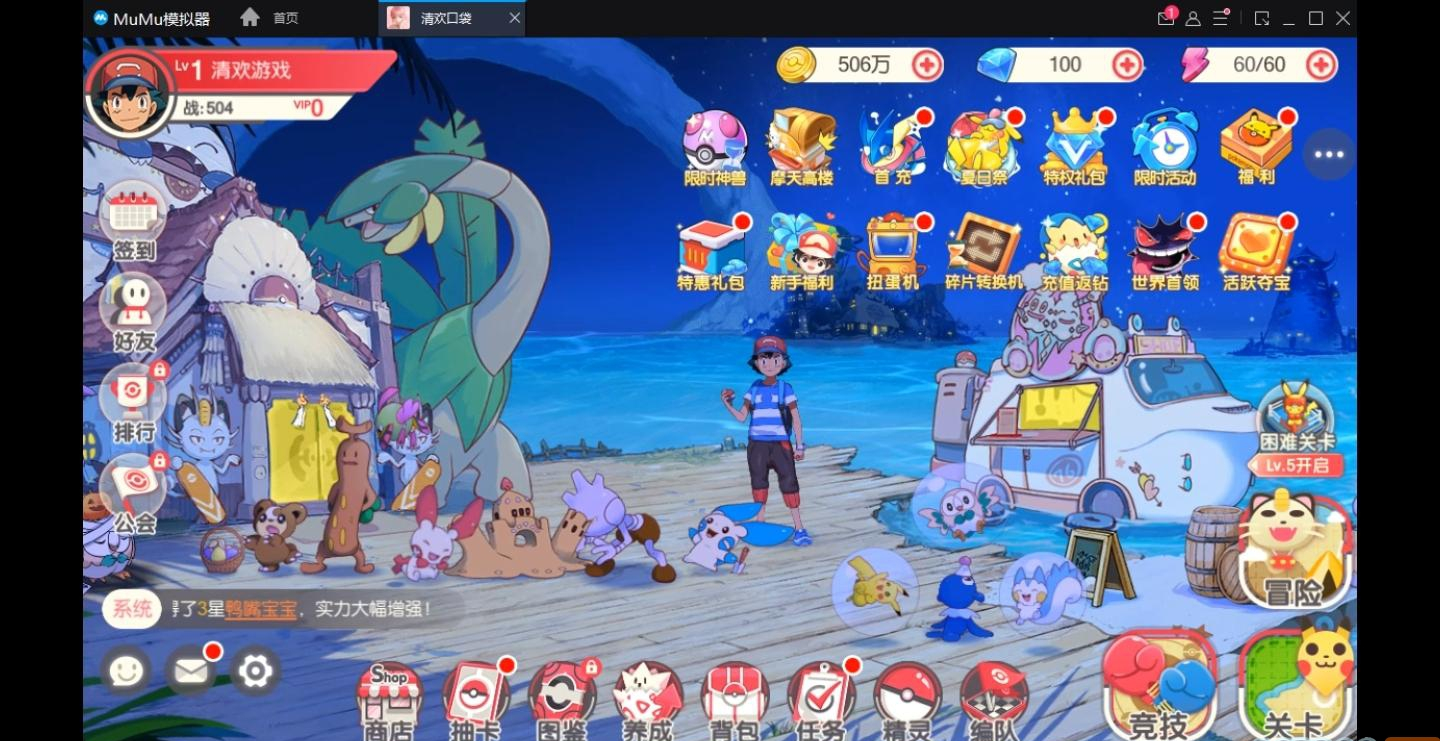Image resolution: width=1440 pixels, height=741 pixels.
Task: Expand the three-dots more events button
Action: pyautogui.click(x=1329, y=155)
